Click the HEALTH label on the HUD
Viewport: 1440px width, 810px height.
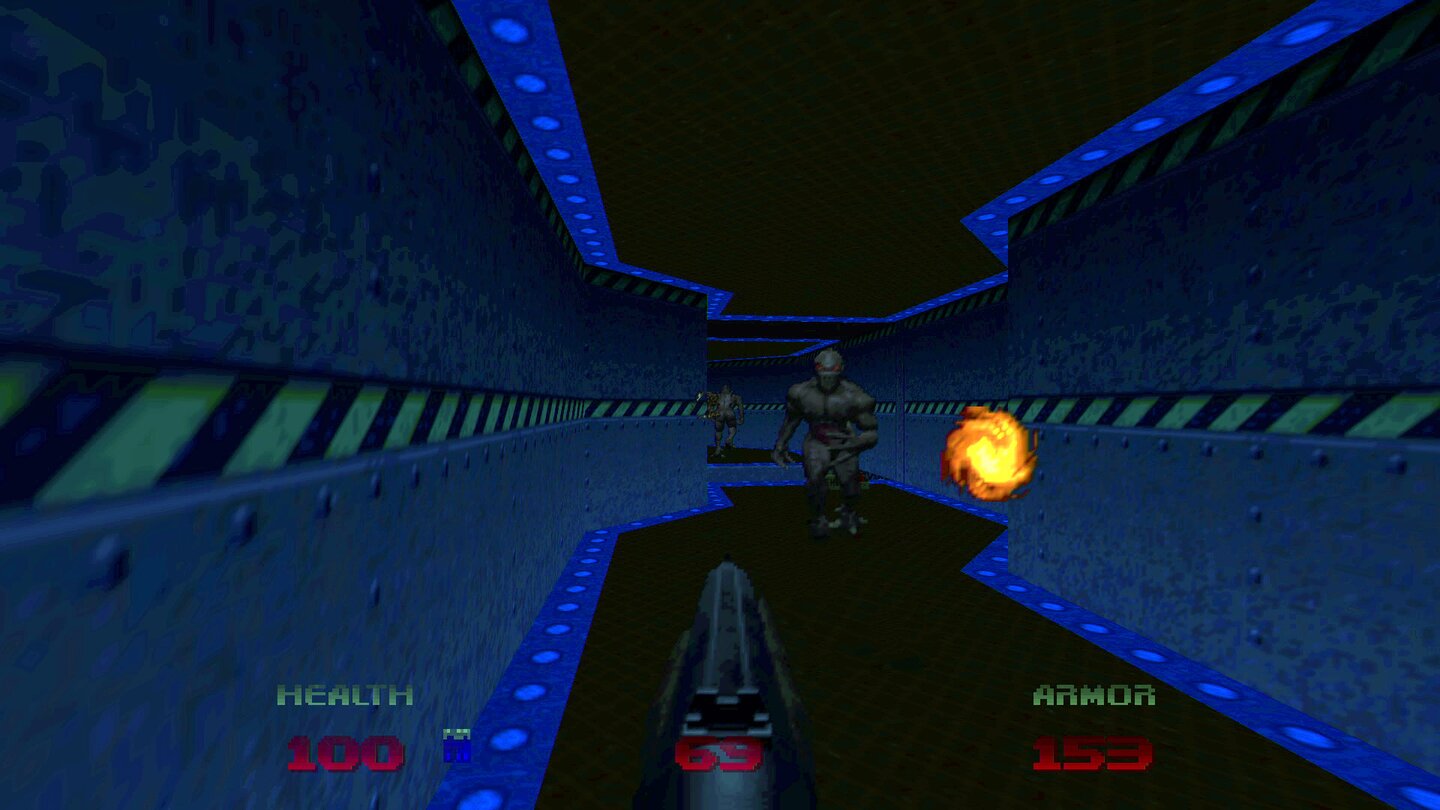click(345, 692)
